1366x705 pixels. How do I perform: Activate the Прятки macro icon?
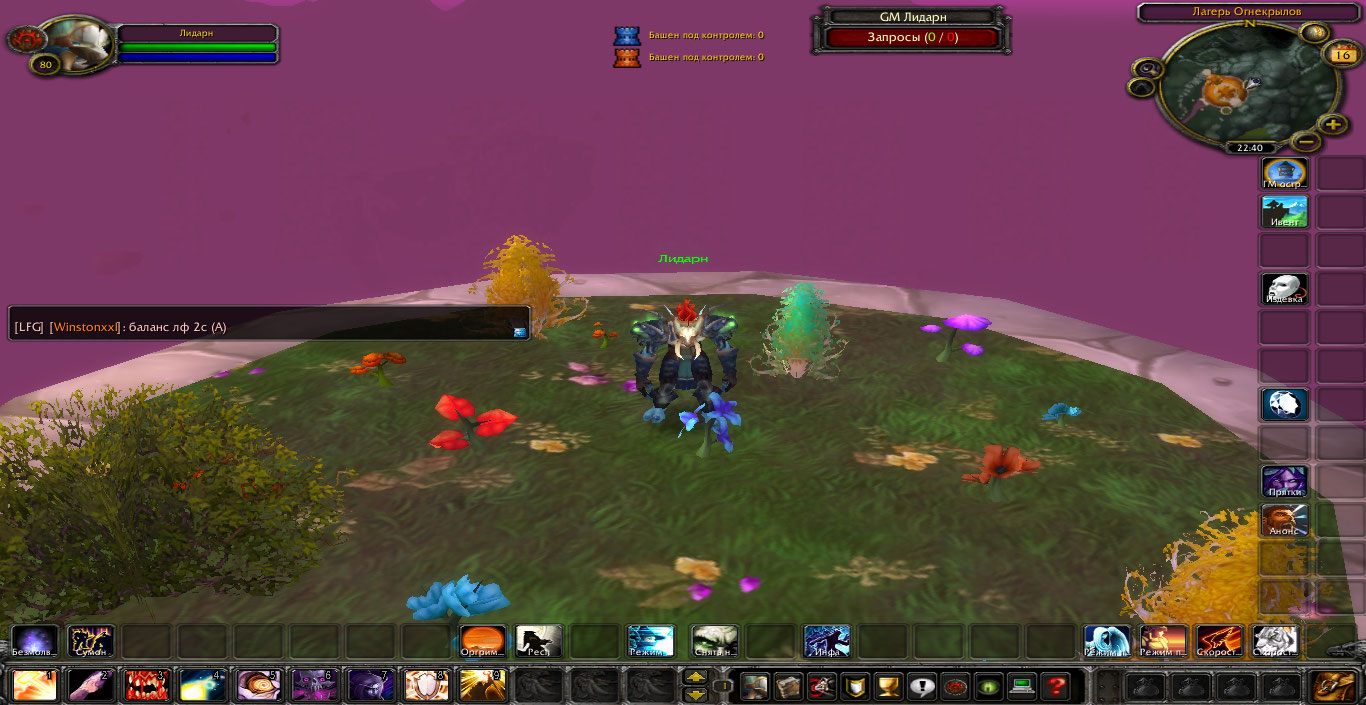tap(1284, 482)
